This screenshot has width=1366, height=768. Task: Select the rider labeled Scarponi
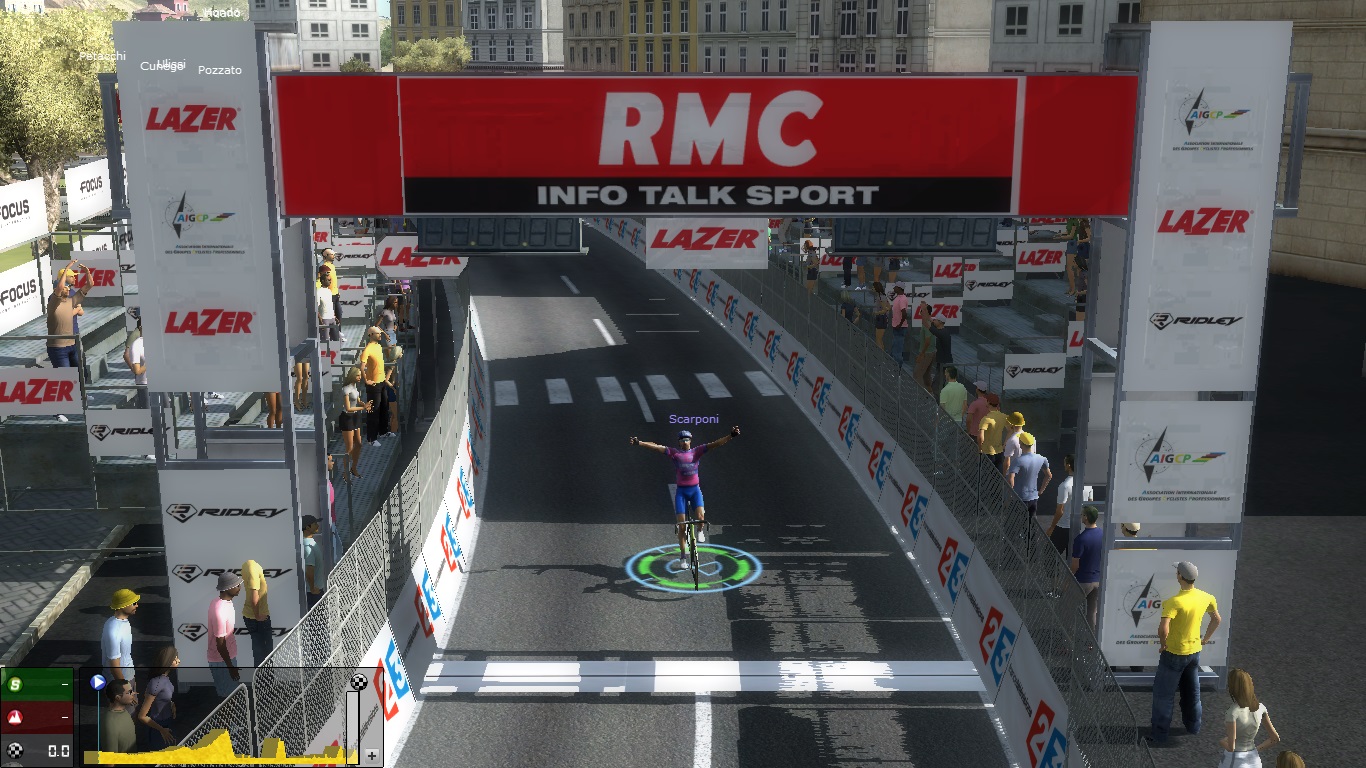pos(687,488)
